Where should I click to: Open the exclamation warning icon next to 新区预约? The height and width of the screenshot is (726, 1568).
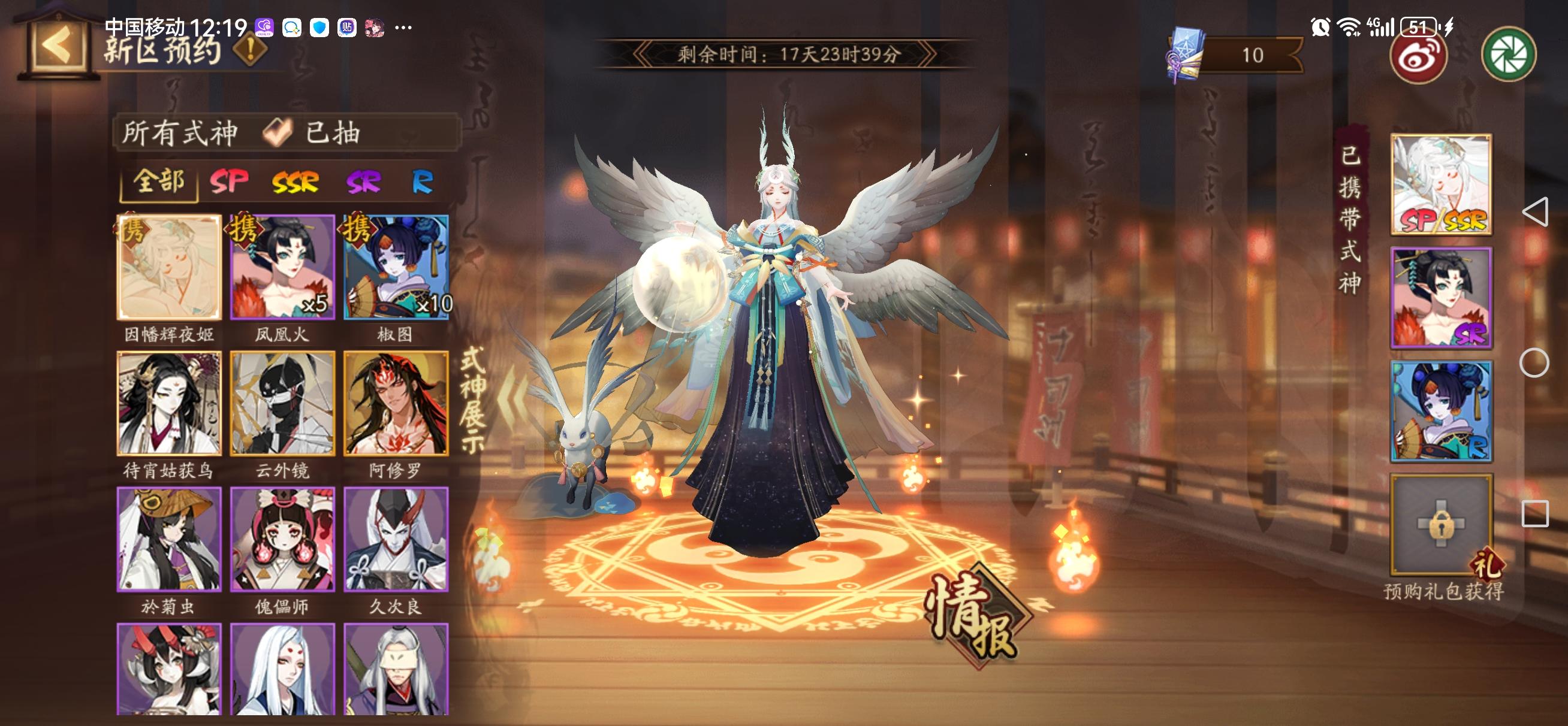[x=249, y=47]
